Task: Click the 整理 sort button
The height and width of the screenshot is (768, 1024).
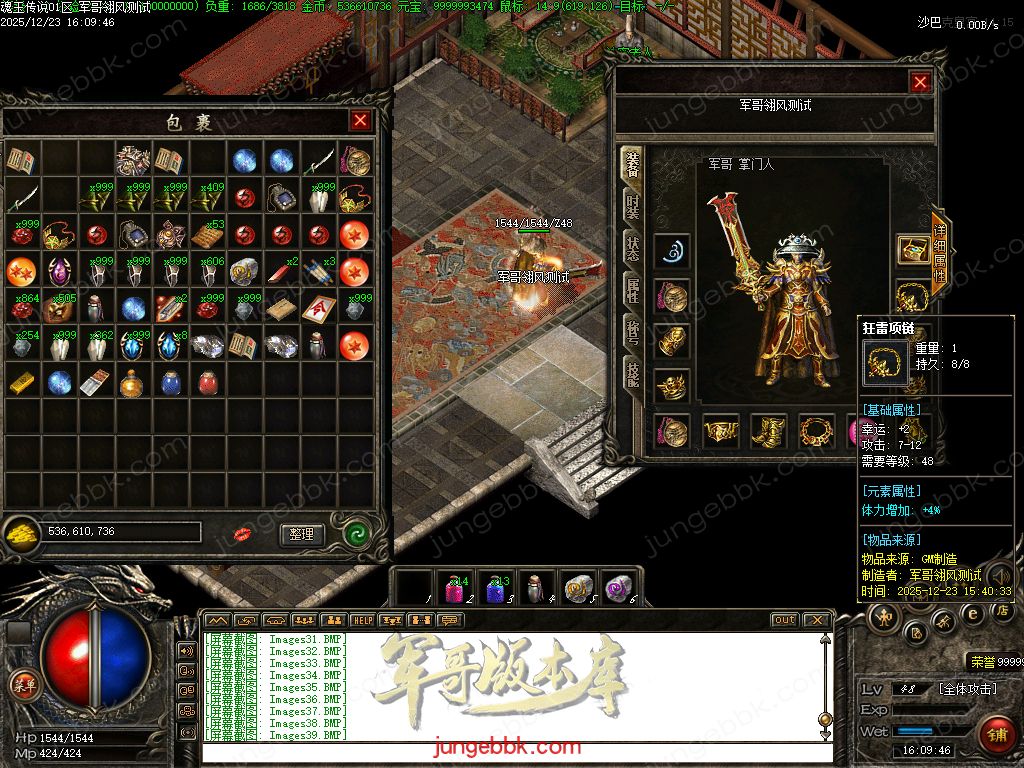Action: click(x=302, y=534)
